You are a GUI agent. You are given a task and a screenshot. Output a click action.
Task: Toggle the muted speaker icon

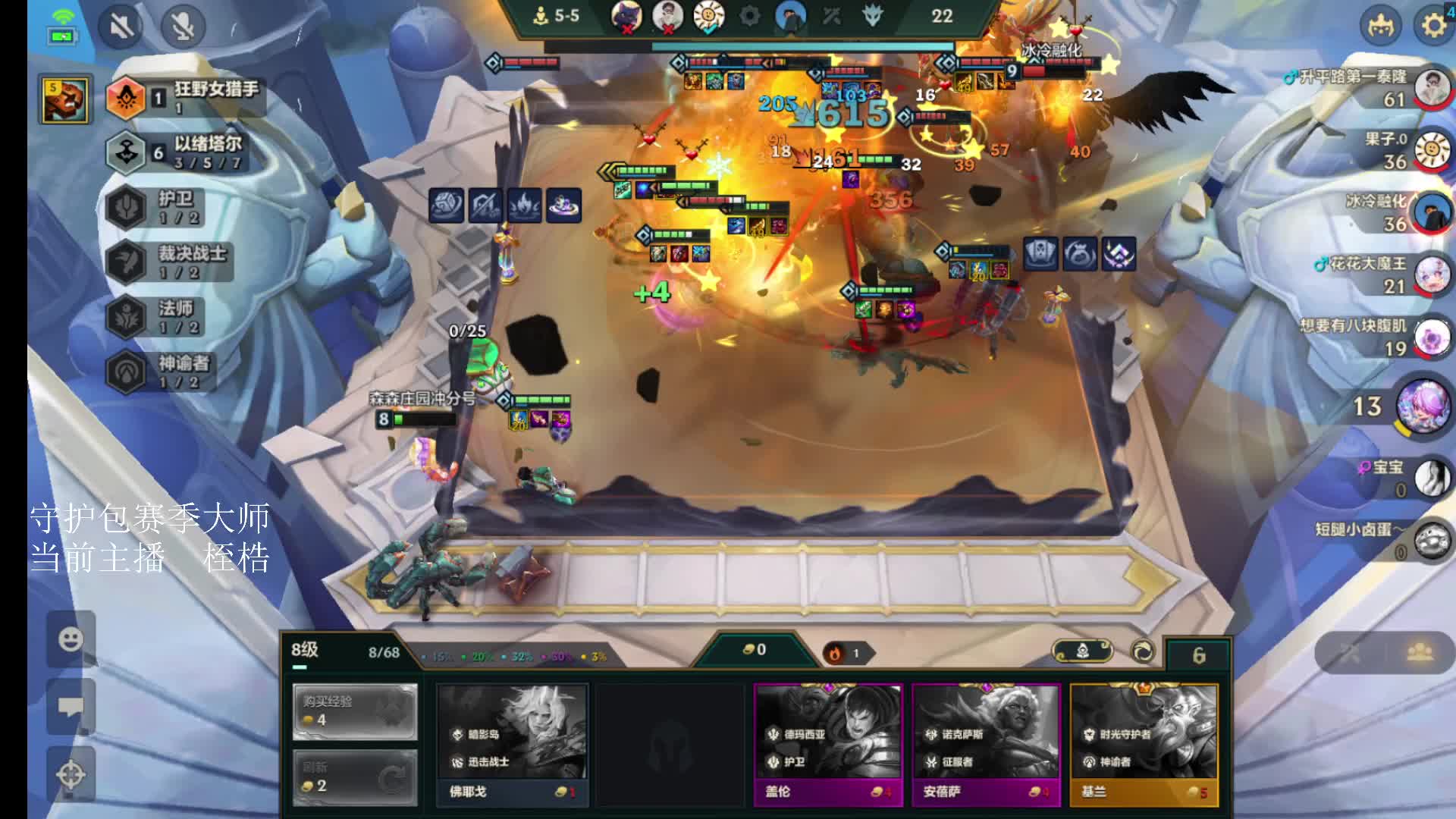pos(121,27)
